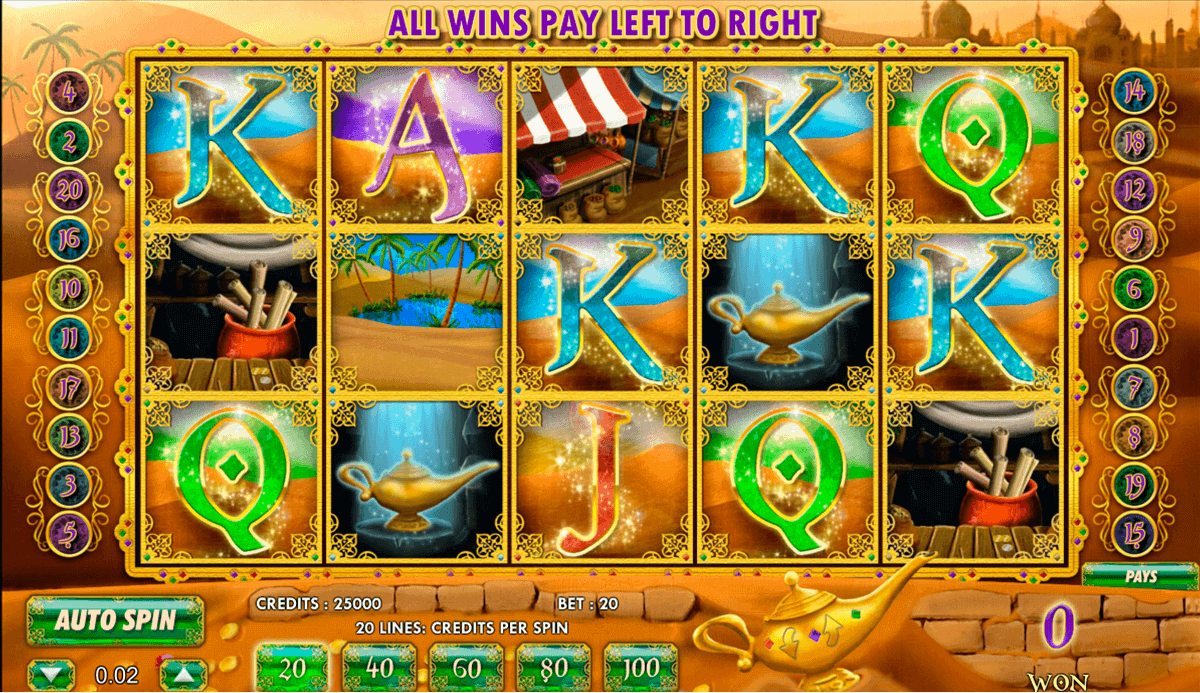Highlight payline 19 marker

coord(1134,480)
